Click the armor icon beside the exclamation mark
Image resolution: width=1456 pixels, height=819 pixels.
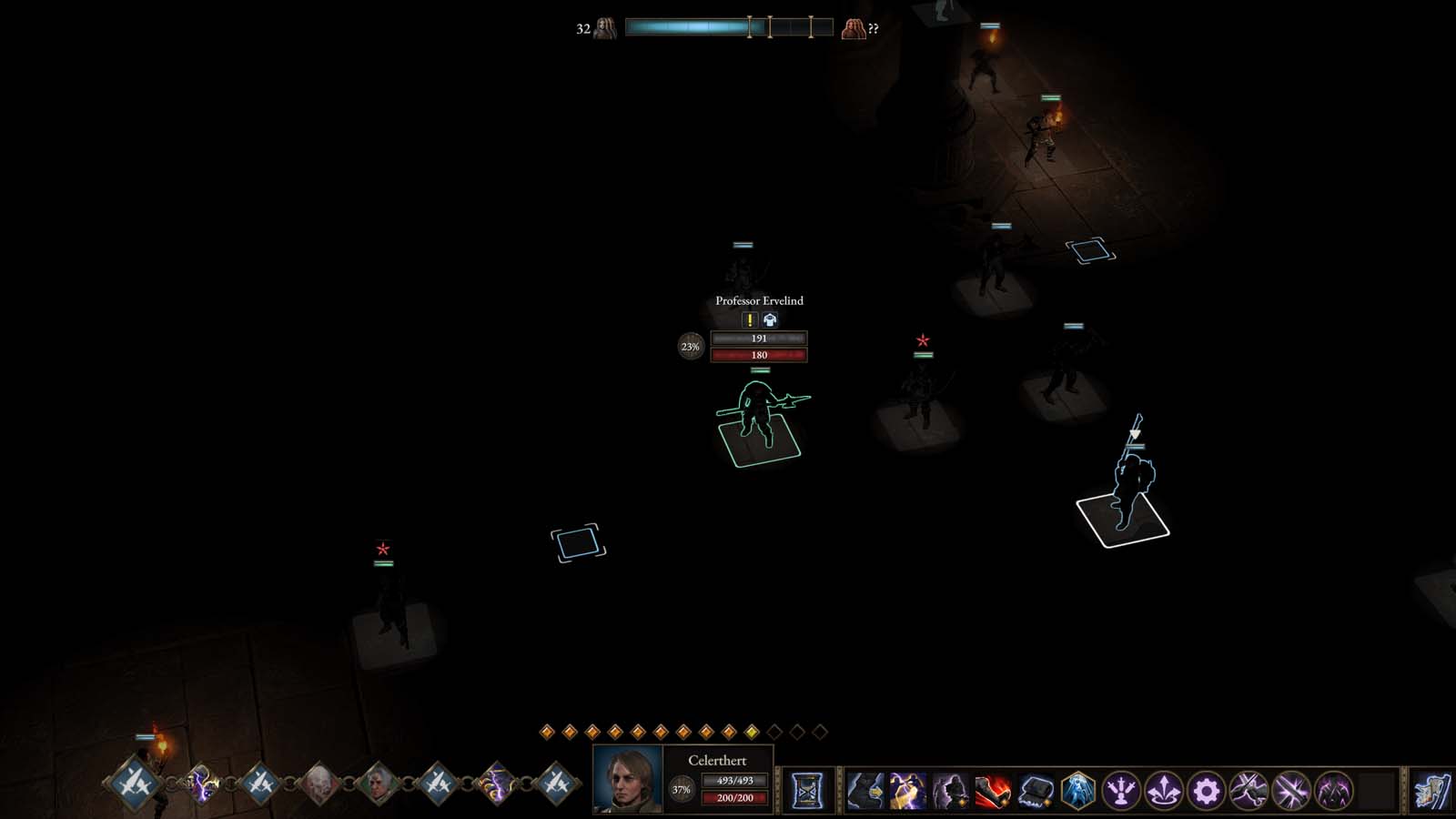[x=769, y=319]
